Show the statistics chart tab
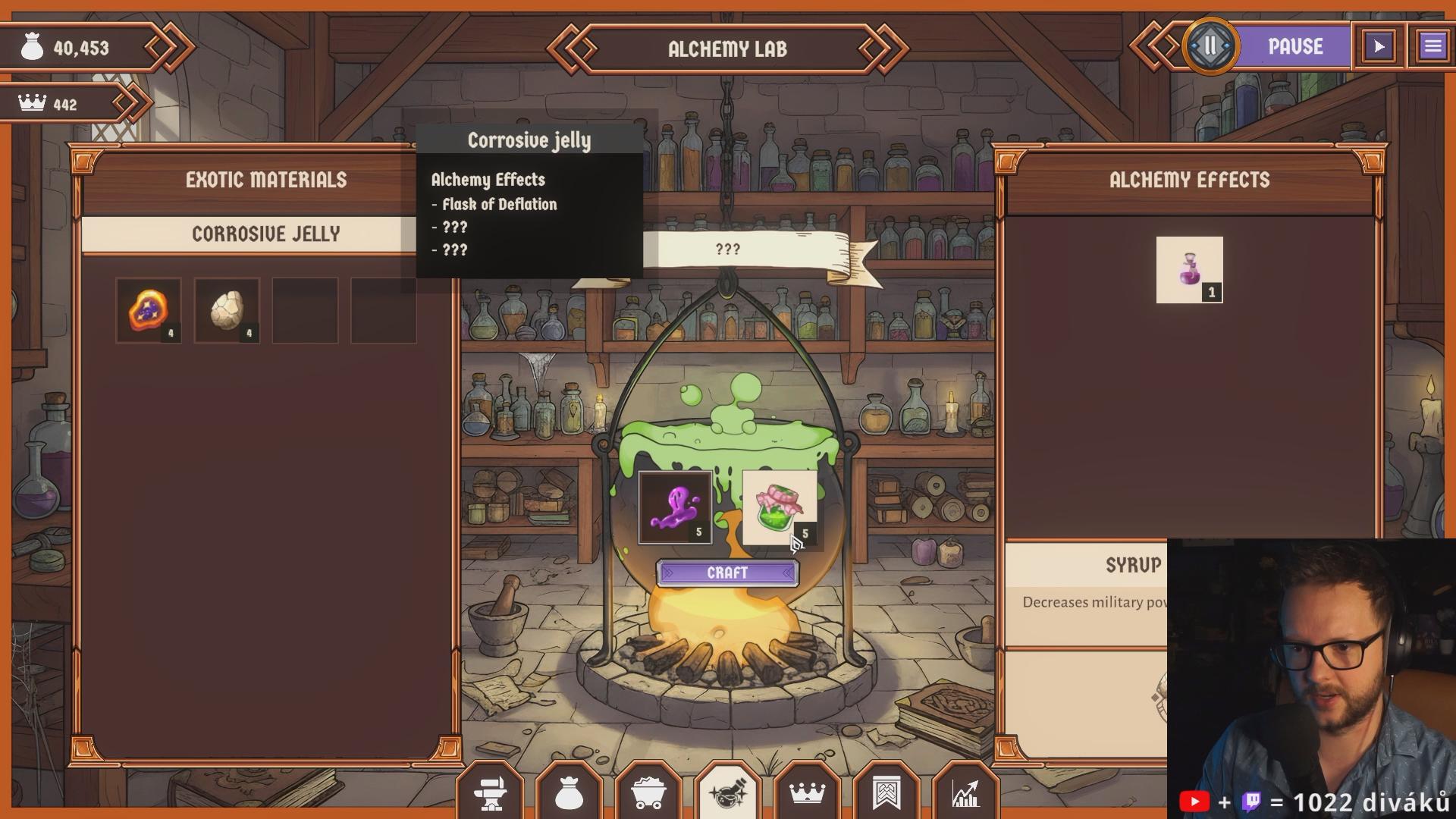This screenshot has height=819, width=1456. coord(965,793)
